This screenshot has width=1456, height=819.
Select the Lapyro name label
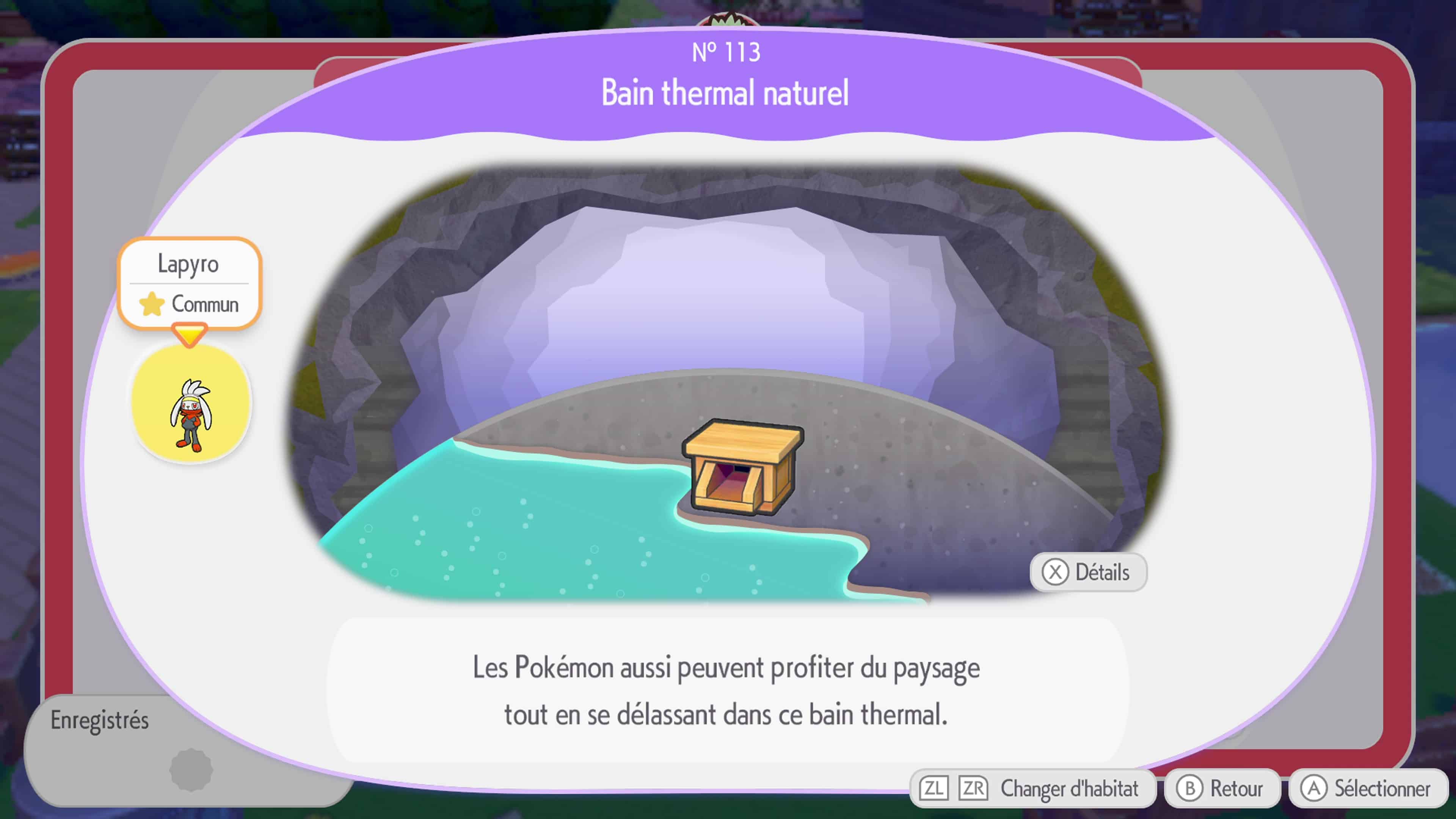pos(189,264)
